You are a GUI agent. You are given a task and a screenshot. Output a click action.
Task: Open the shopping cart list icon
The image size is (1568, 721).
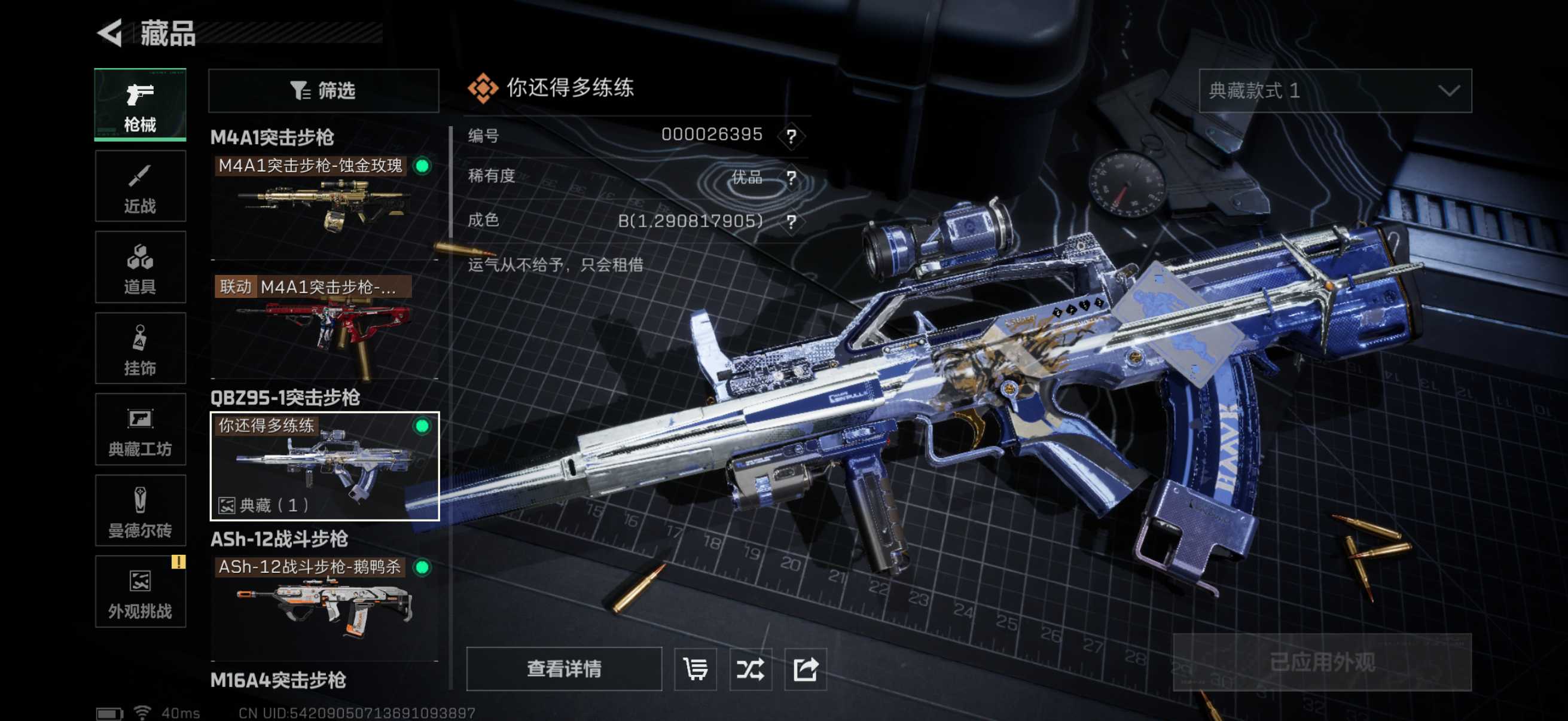695,668
